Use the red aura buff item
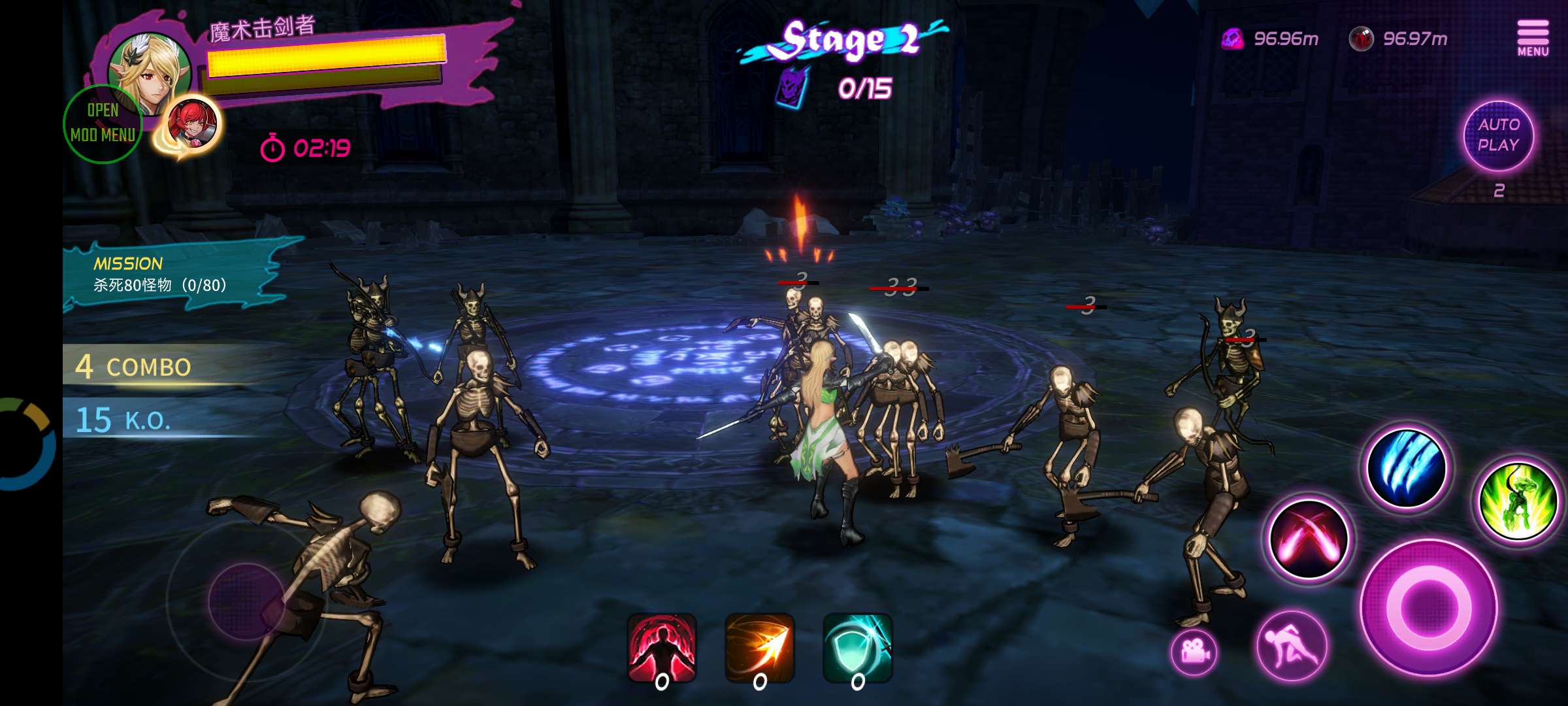This screenshot has width=1568, height=706. click(x=662, y=648)
